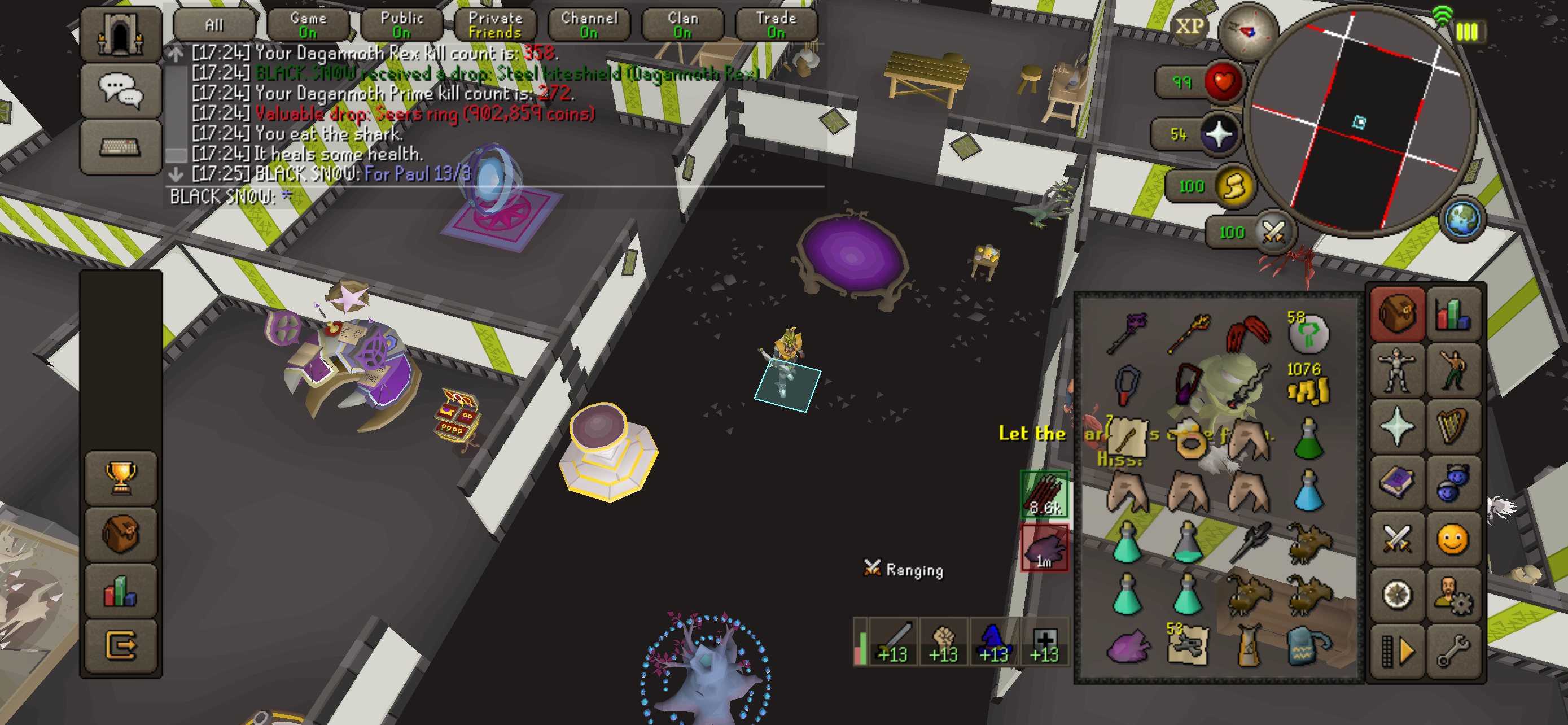The width and height of the screenshot is (1568, 725).
Task: Open the XP tracker button
Action: (x=1189, y=26)
